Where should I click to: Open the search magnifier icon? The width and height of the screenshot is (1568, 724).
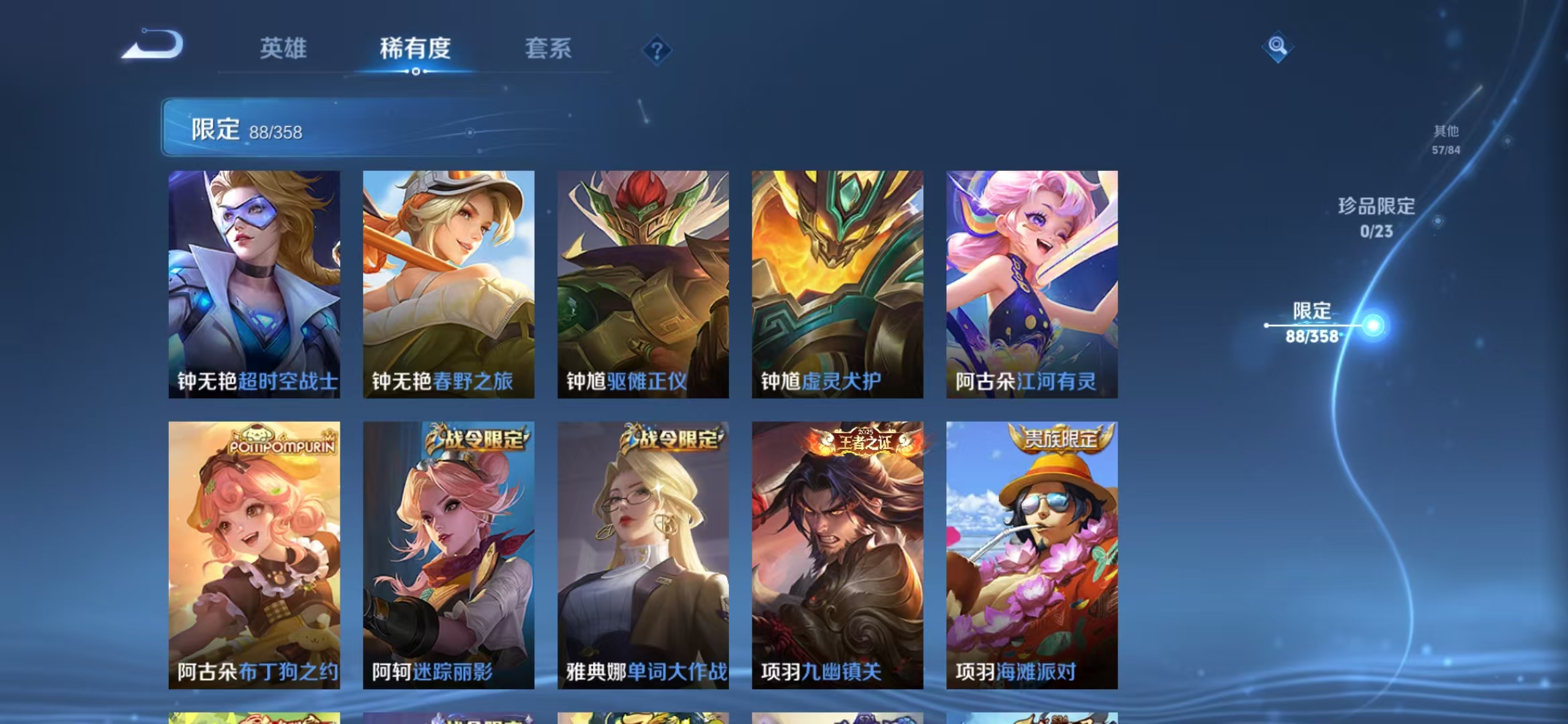(x=1277, y=46)
